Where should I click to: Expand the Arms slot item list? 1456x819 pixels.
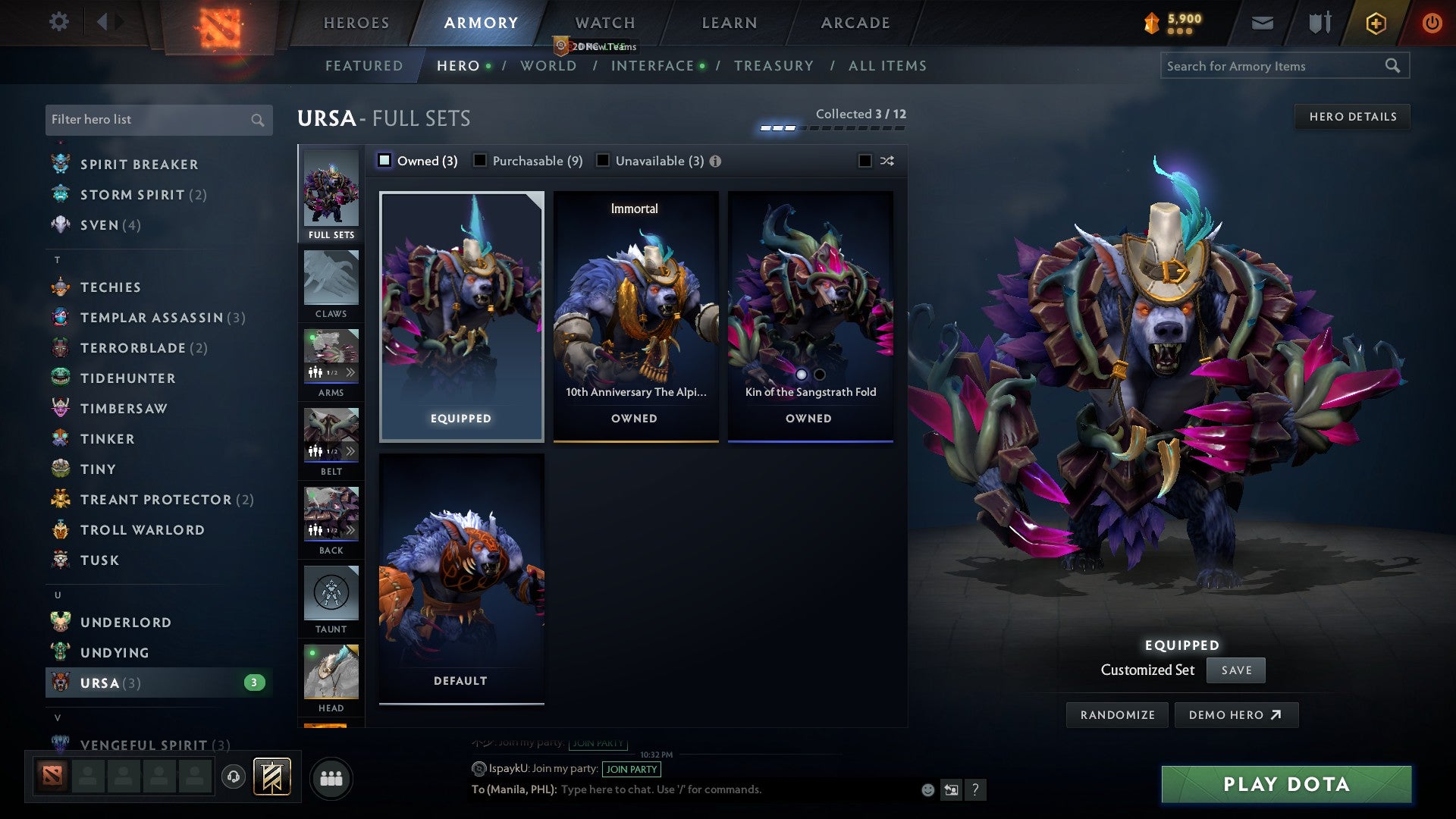[x=350, y=372]
